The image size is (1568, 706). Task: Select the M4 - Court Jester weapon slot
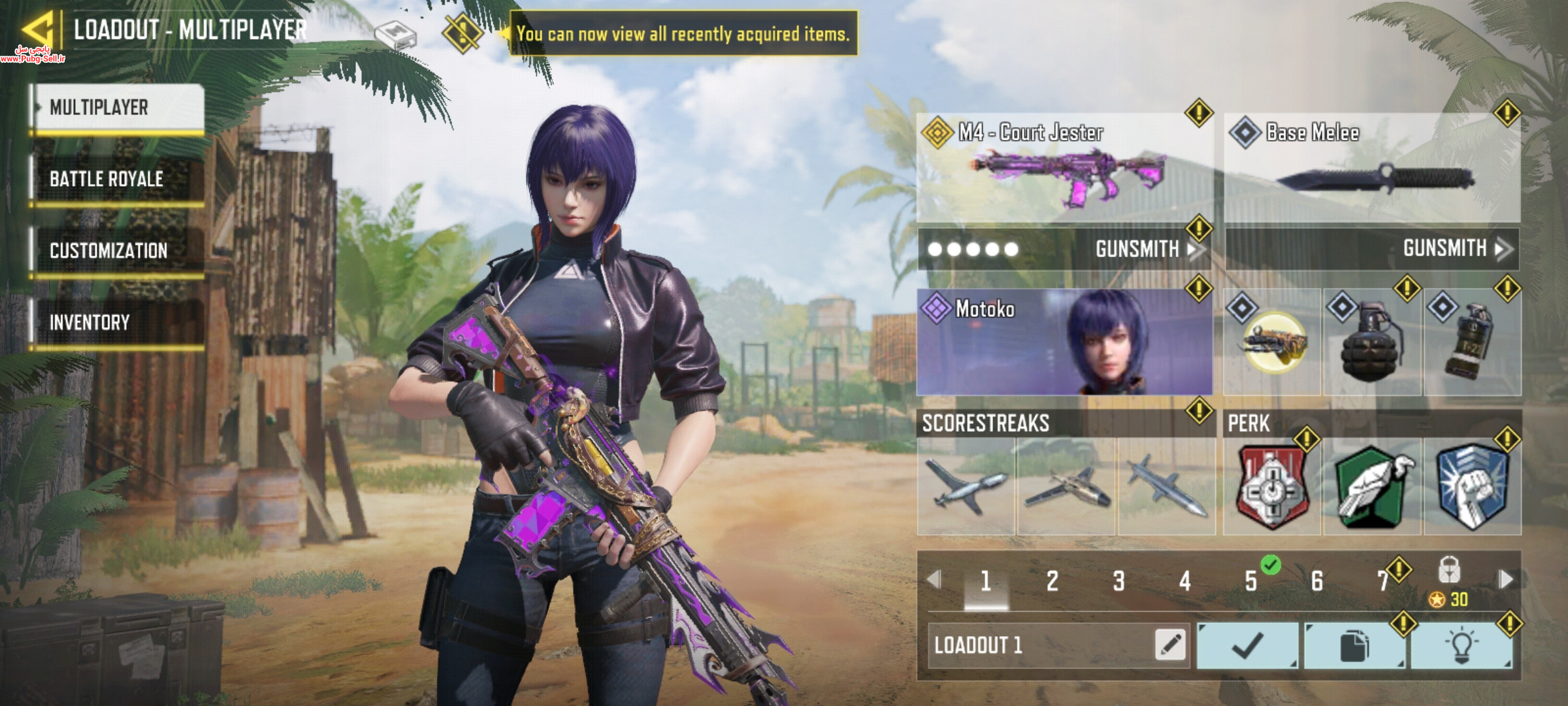pos(1064,168)
